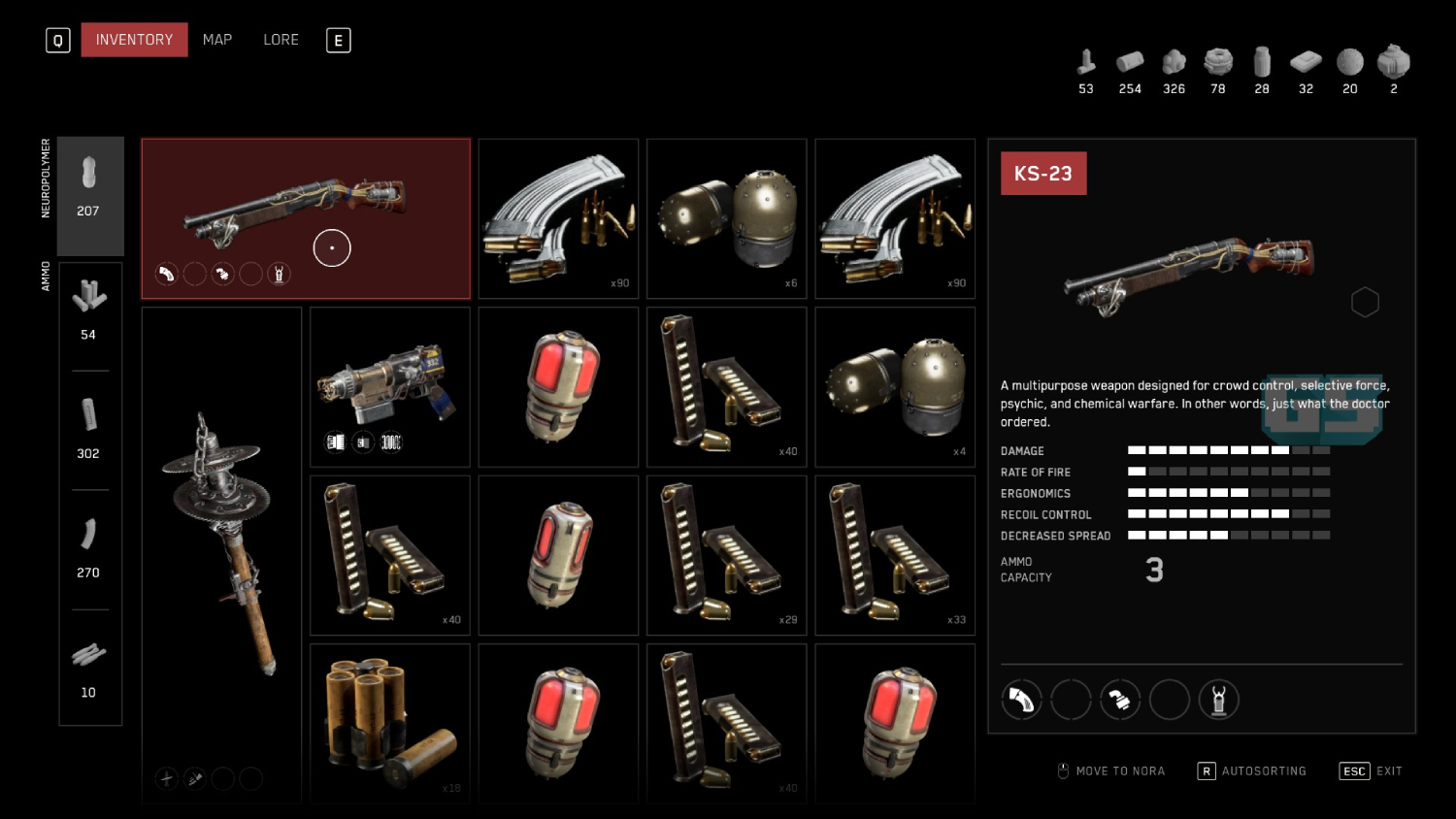
Task: Select the sphere resource icon showing 20
Action: coord(1349,63)
